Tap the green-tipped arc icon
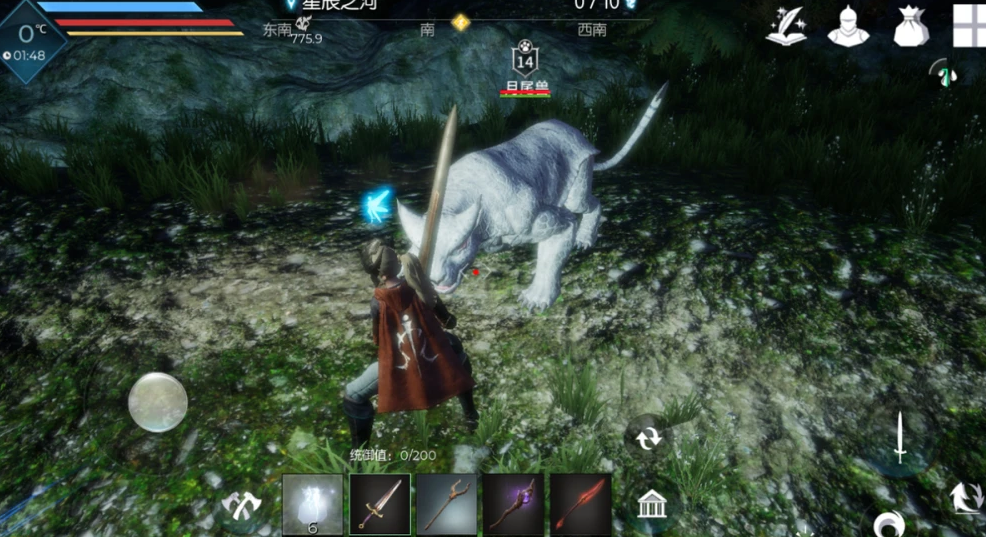The width and height of the screenshot is (986, 537). click(940, 73)
